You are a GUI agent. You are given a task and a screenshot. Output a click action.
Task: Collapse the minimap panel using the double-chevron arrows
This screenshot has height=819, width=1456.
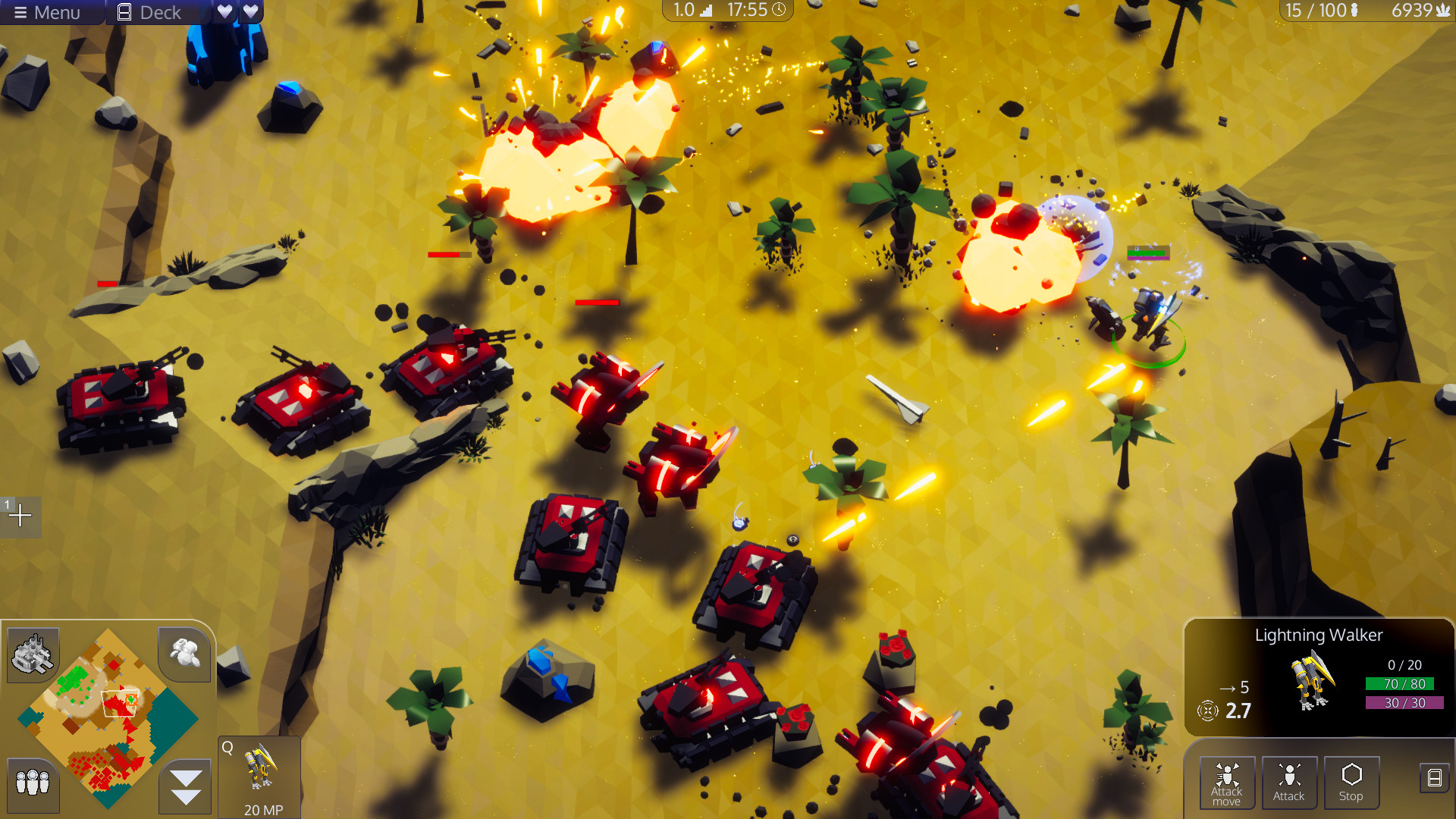(x=184, y=785)
